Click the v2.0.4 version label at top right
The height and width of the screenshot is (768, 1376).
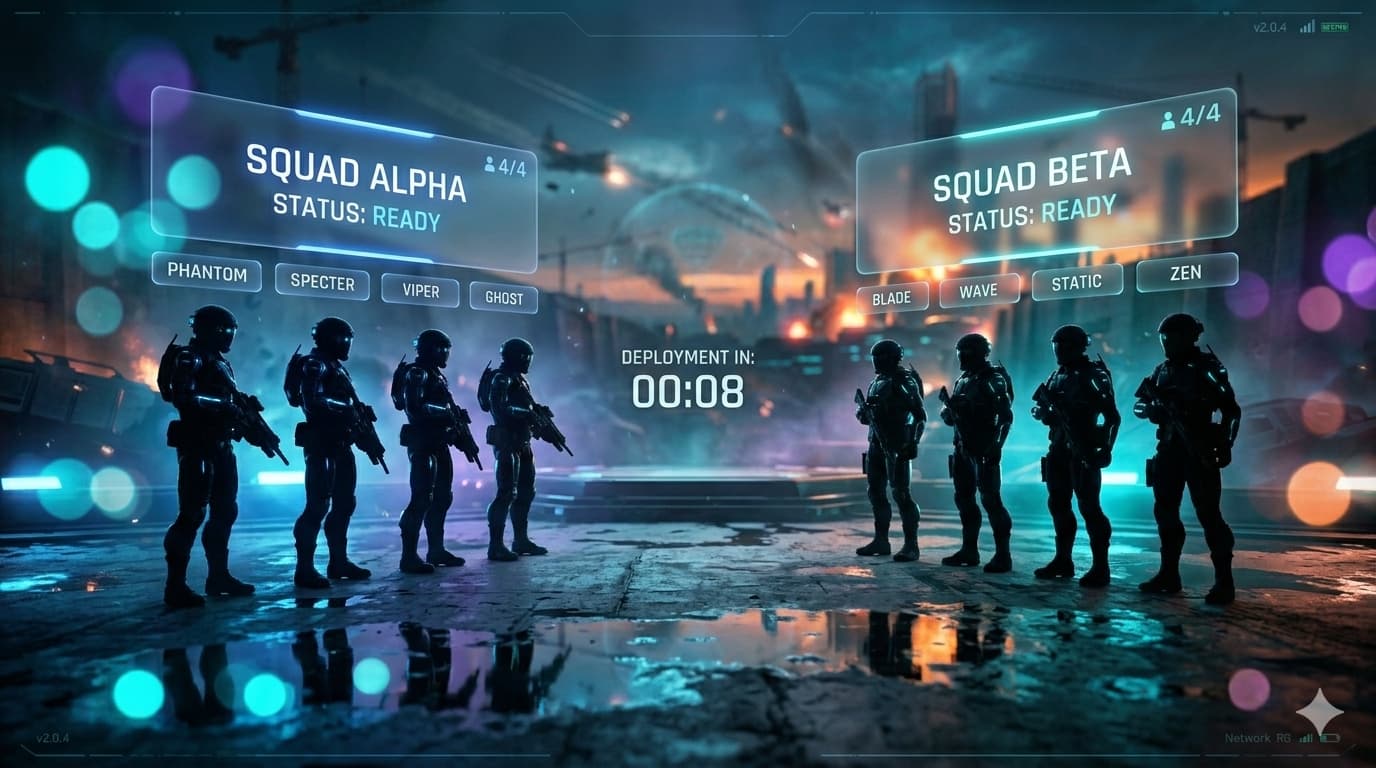(1268, 27)
